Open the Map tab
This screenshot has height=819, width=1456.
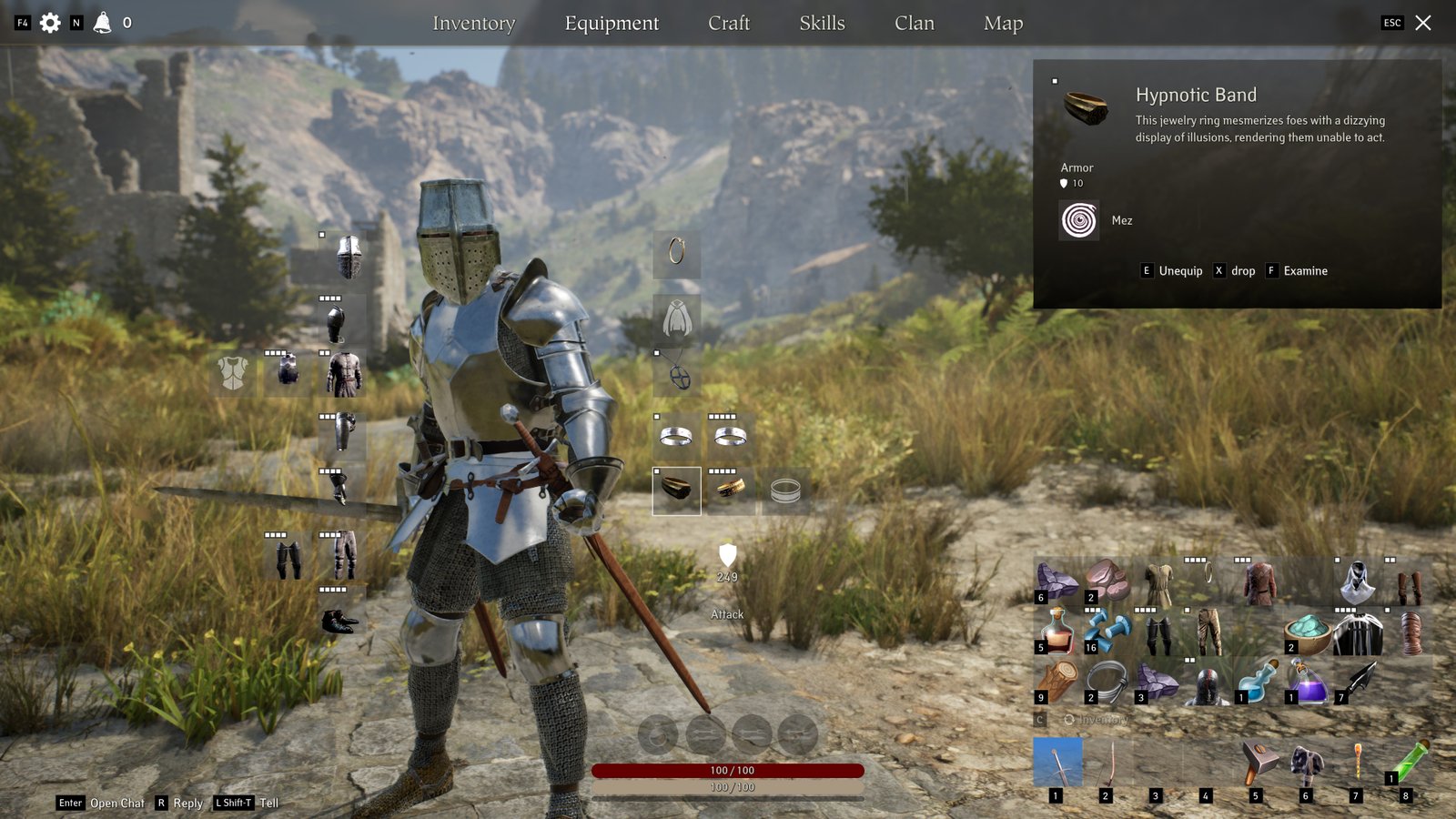click(1003, 24)
